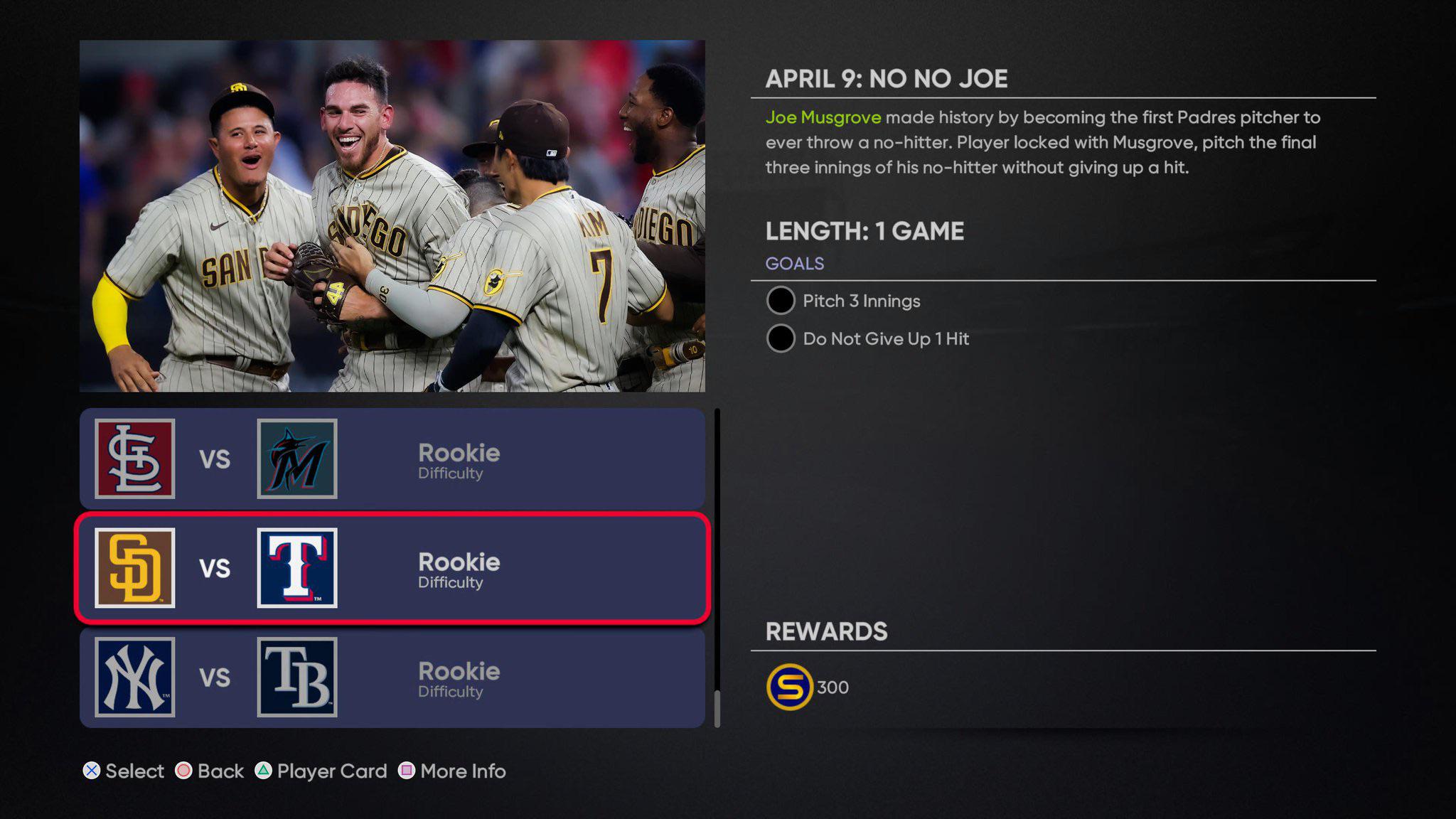Click the Miami Marlins logo
Image resolution: width=1456 pixels, height=819 pixels.
(298, 458)
